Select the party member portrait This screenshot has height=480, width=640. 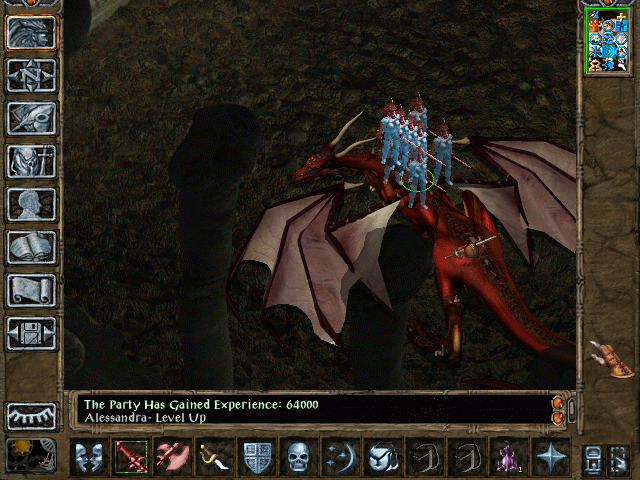pos(608,41)
